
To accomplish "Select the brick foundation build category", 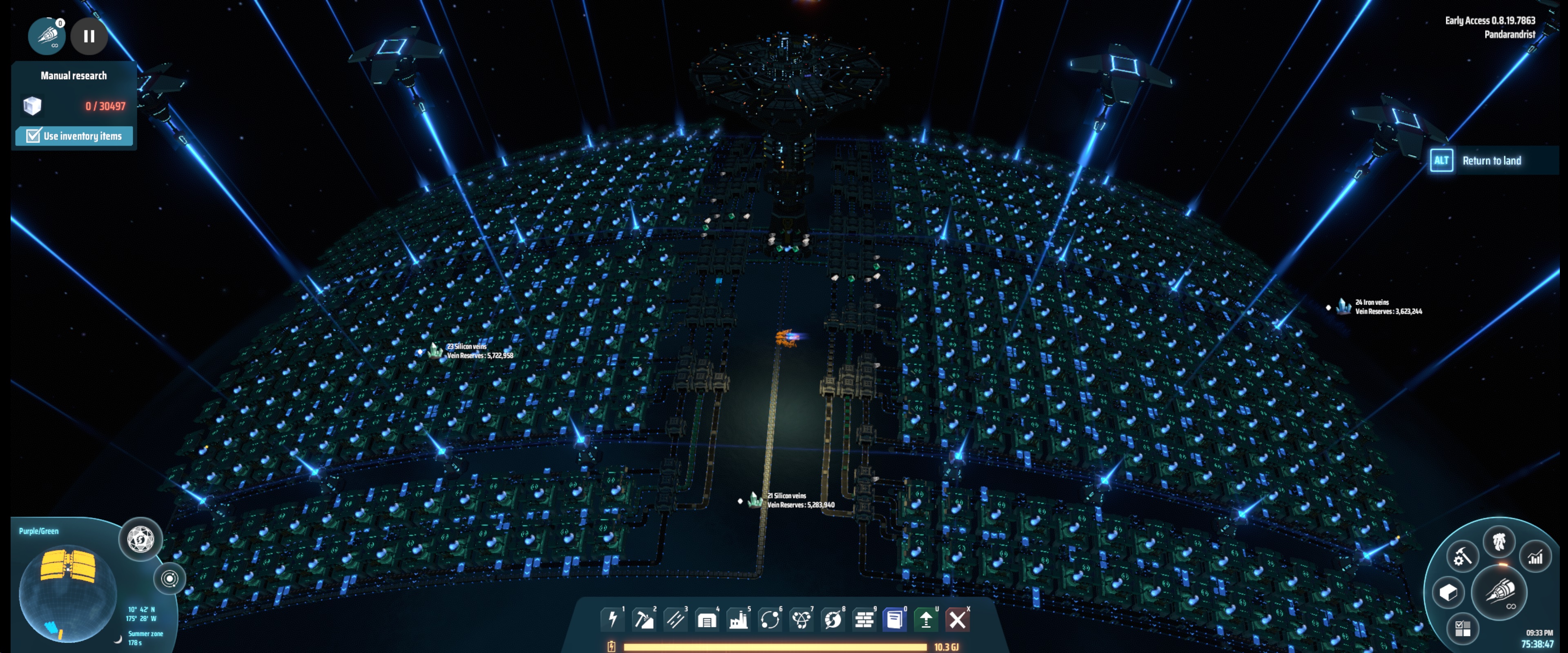I will click(x=864, y=620).
